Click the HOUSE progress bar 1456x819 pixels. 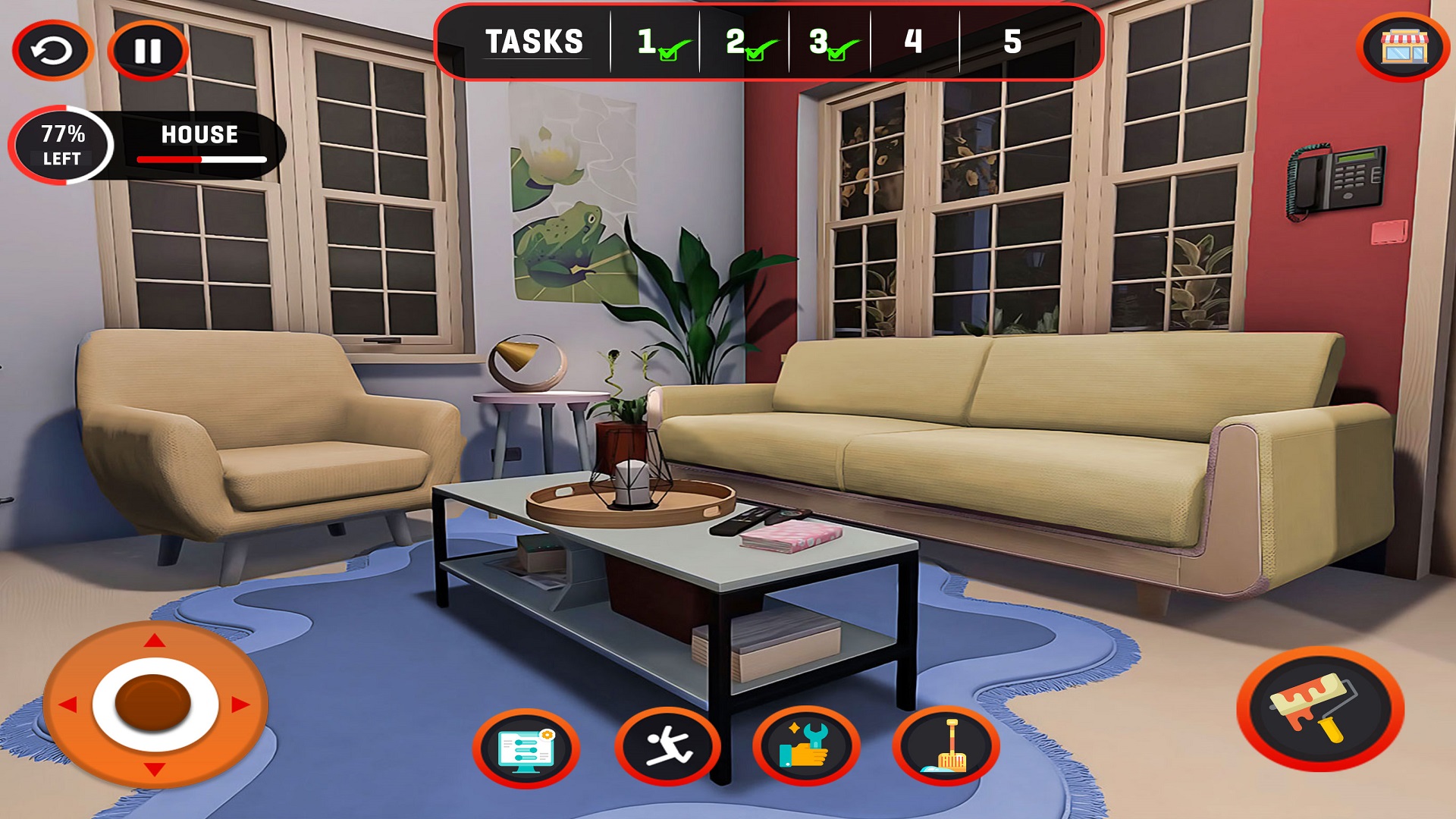[x=201, y=159]
